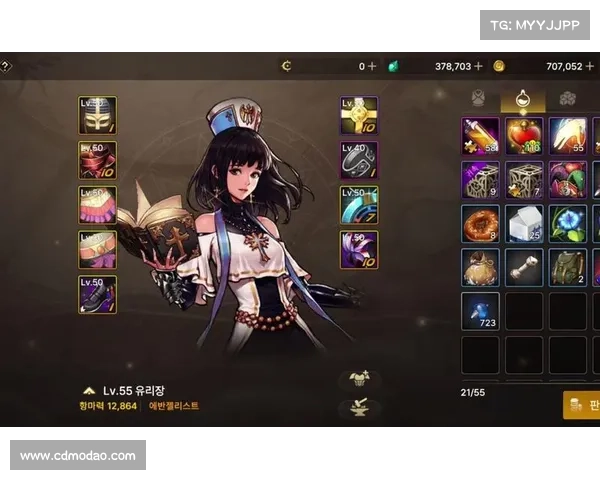Select the equipped Lv.40 silver ring slot
The width and height of the screenshot is (600, 480).
click(x=359, y=160)
